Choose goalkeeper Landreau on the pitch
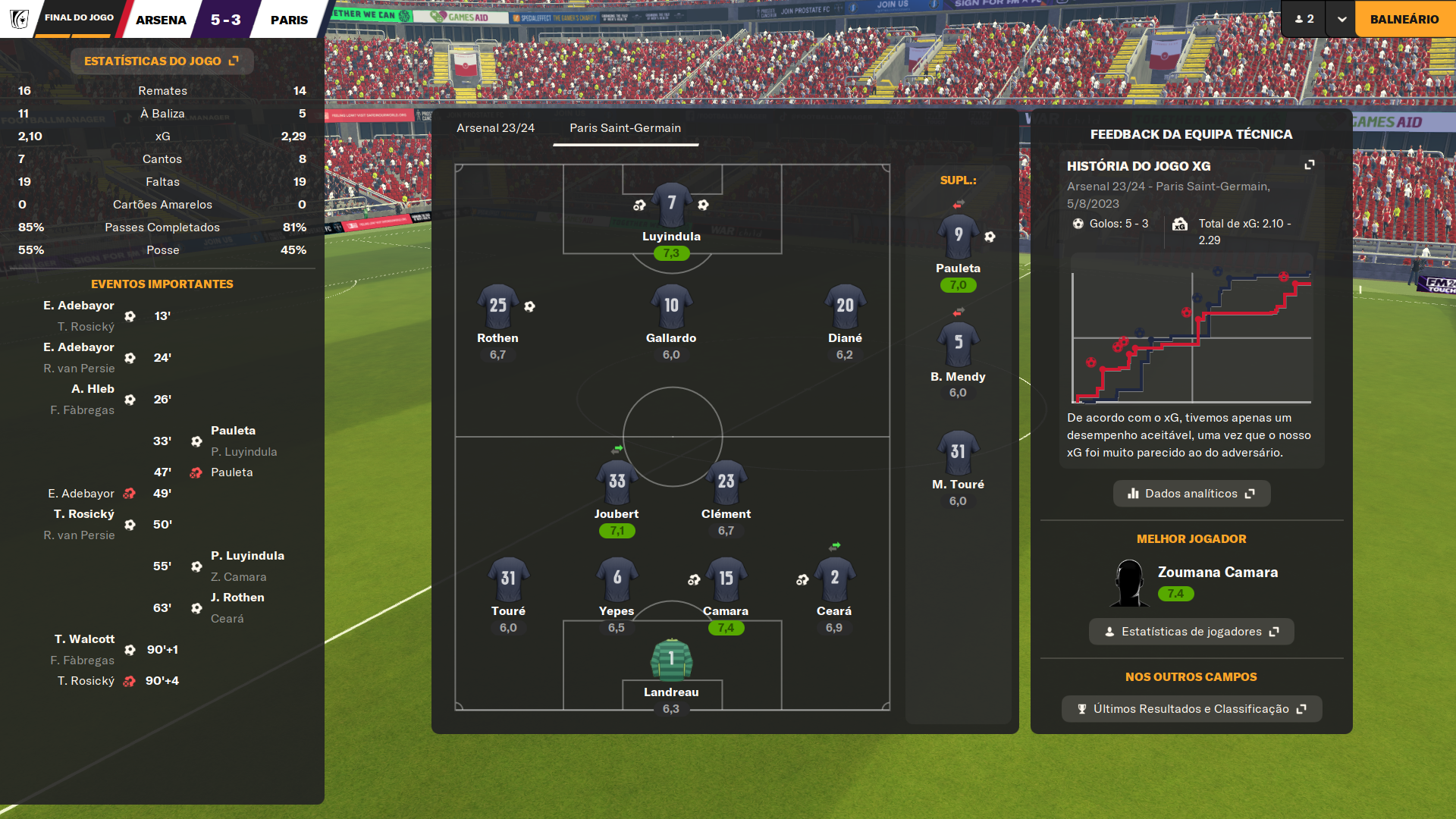This screenshot has width=1456, height=819. (x=671, y=660)
